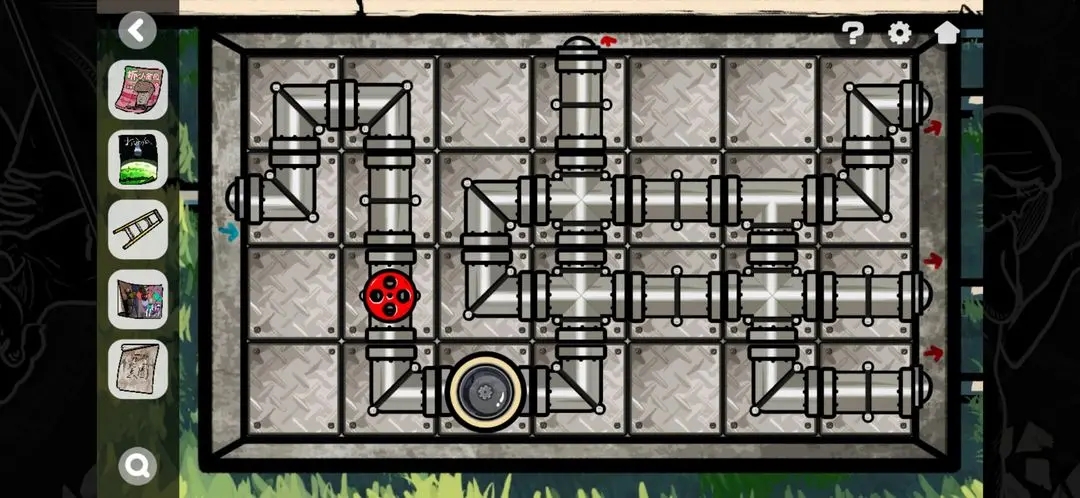Pick the gray paper sketch item

138,369
